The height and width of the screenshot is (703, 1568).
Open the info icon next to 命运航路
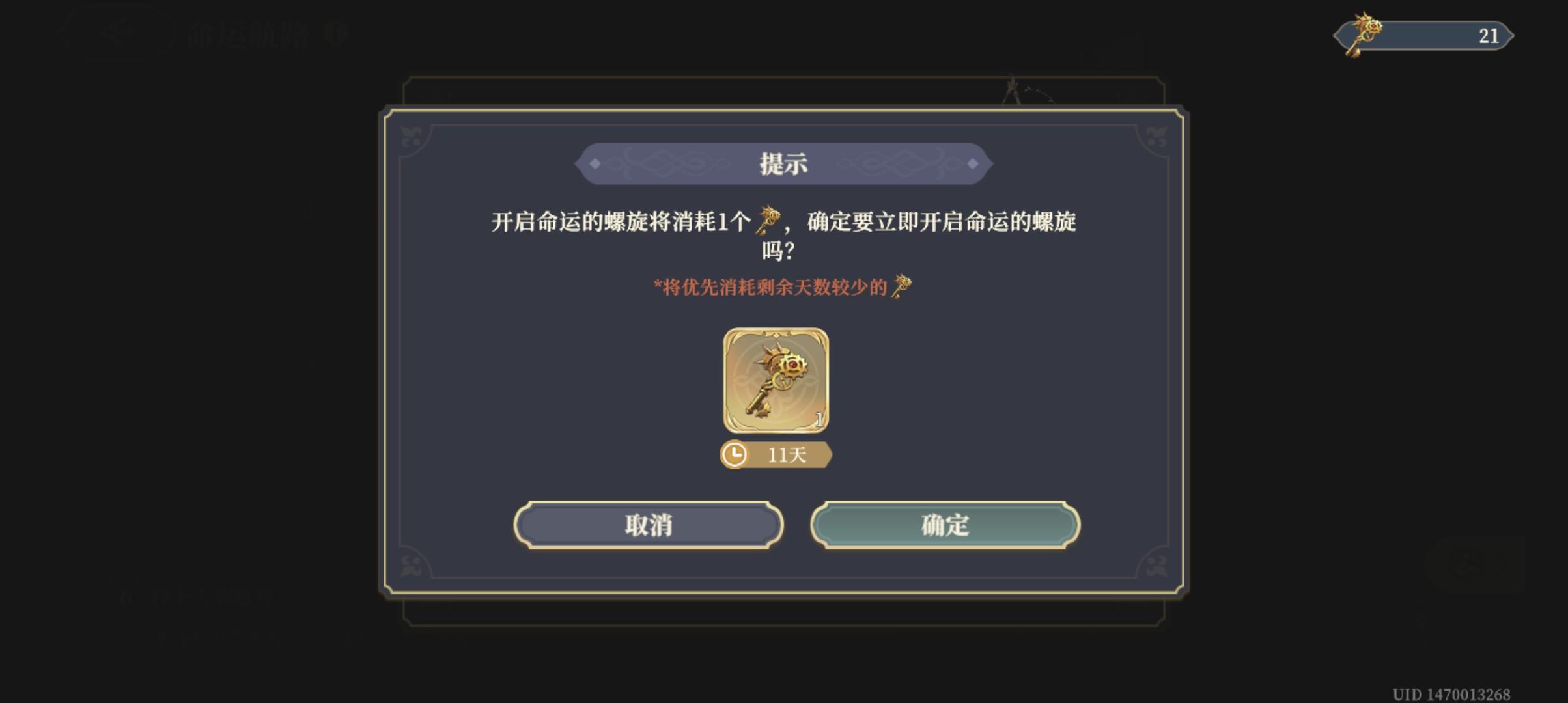tap(335, 30)
